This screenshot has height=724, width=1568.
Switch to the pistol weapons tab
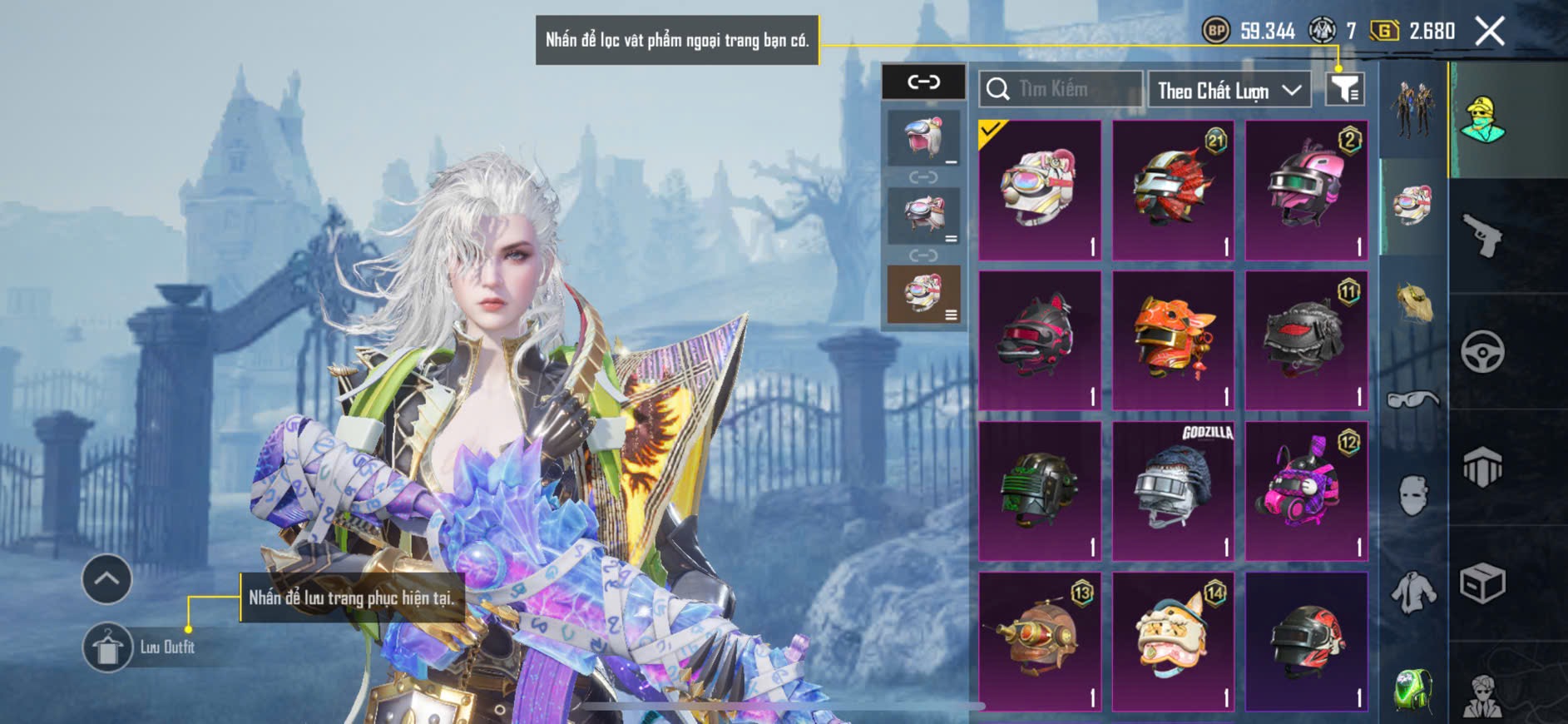pyautogui.click(x=1482, y=236)
